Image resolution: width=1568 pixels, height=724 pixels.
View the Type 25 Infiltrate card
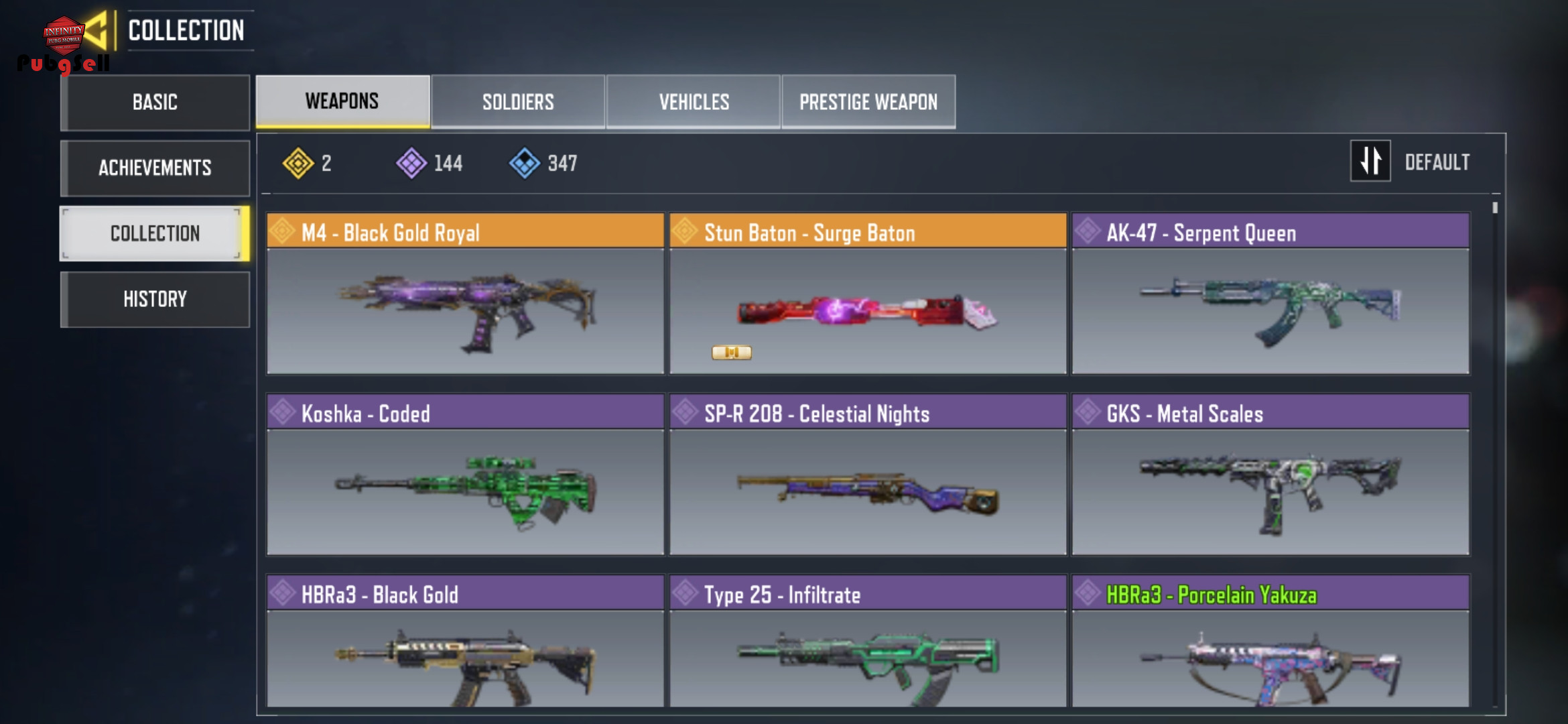(868, 642)
